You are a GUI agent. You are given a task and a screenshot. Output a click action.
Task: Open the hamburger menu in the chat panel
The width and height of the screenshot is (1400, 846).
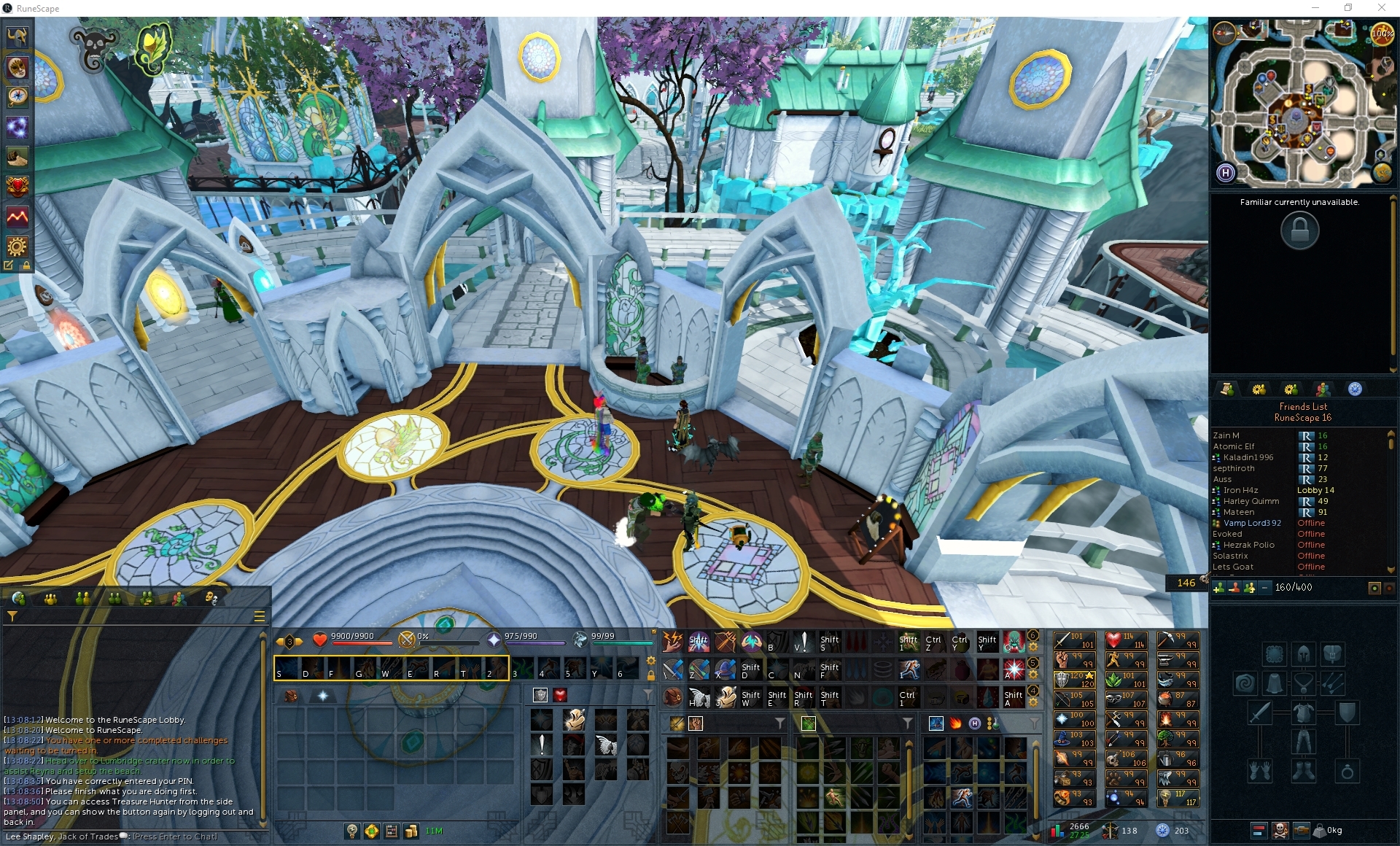[259, 616]
